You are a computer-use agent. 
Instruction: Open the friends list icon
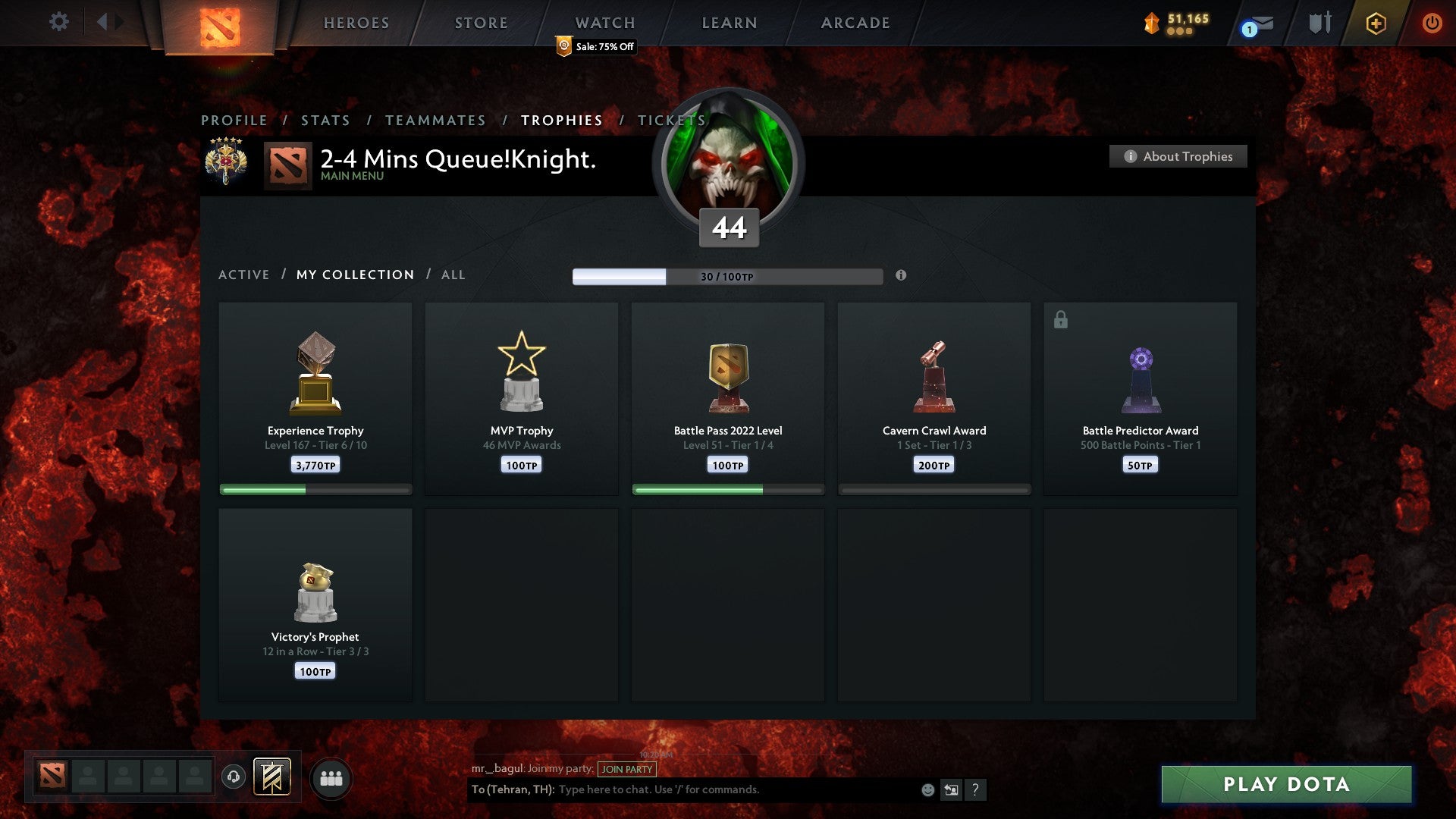331,777
